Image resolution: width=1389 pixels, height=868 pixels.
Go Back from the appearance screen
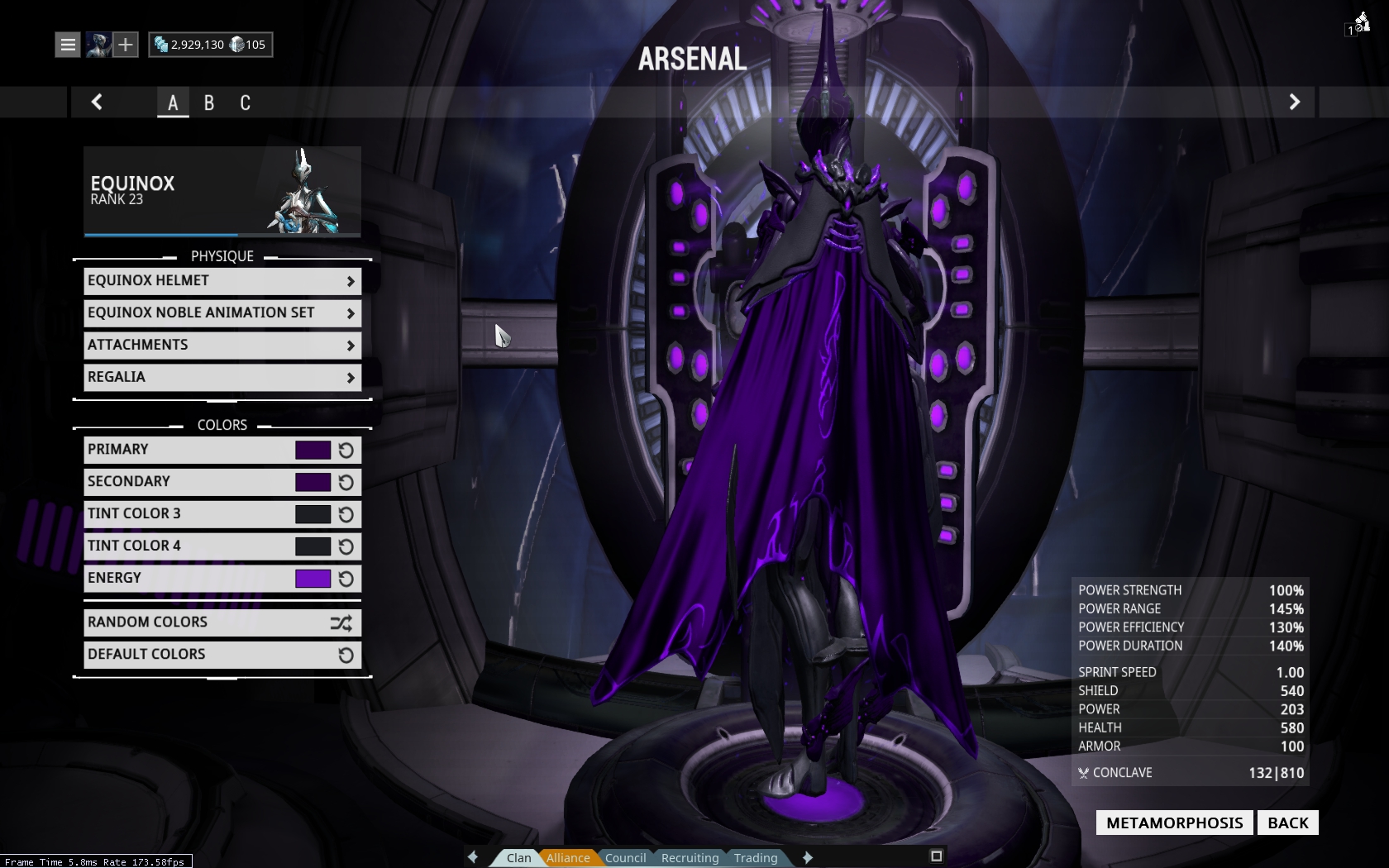click(x=1287, y=823)
